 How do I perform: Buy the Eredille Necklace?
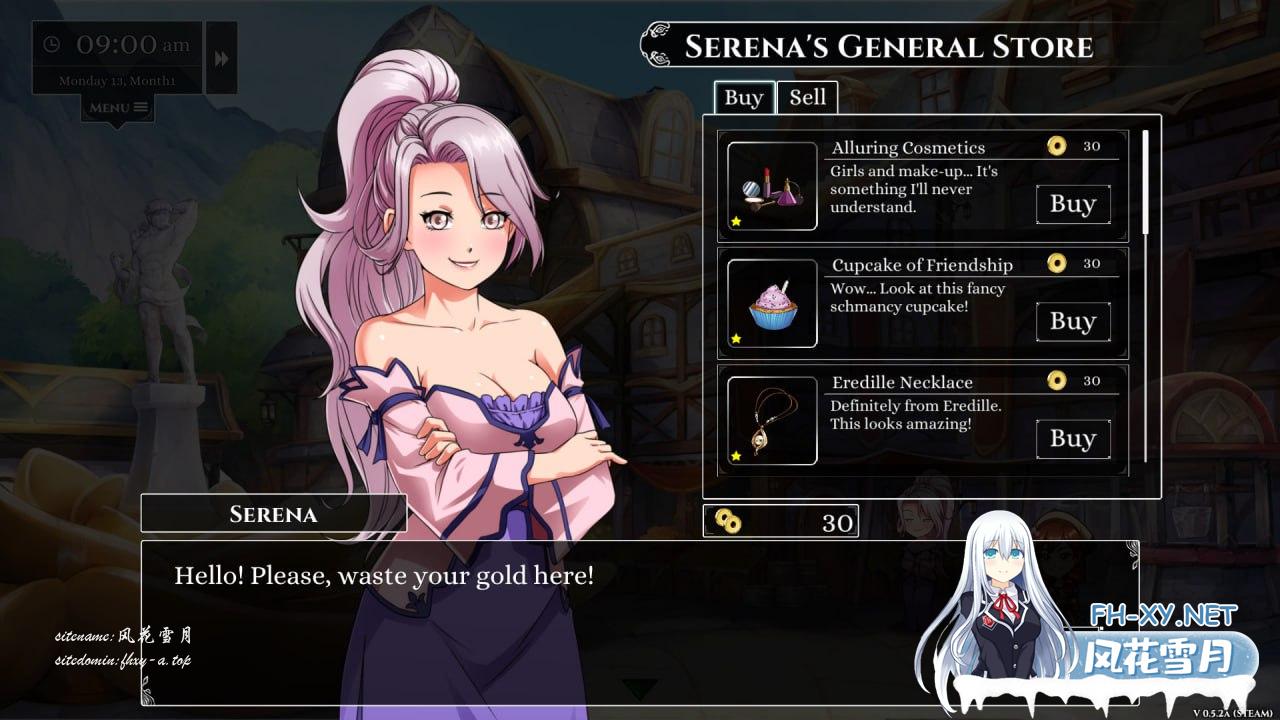(1072, 438)
